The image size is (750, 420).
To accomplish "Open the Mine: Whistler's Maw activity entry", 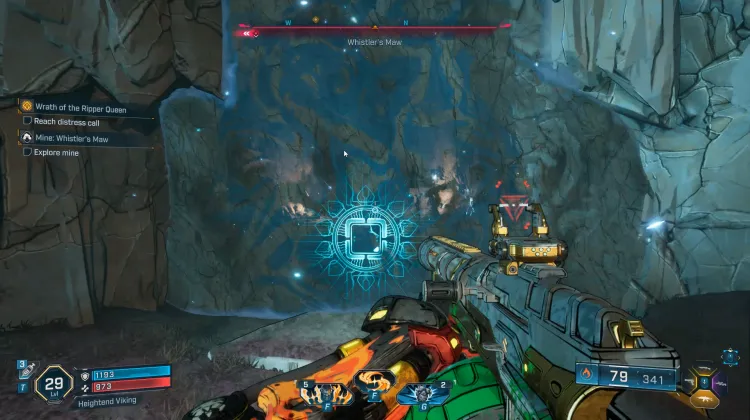I will pos(78,137).
